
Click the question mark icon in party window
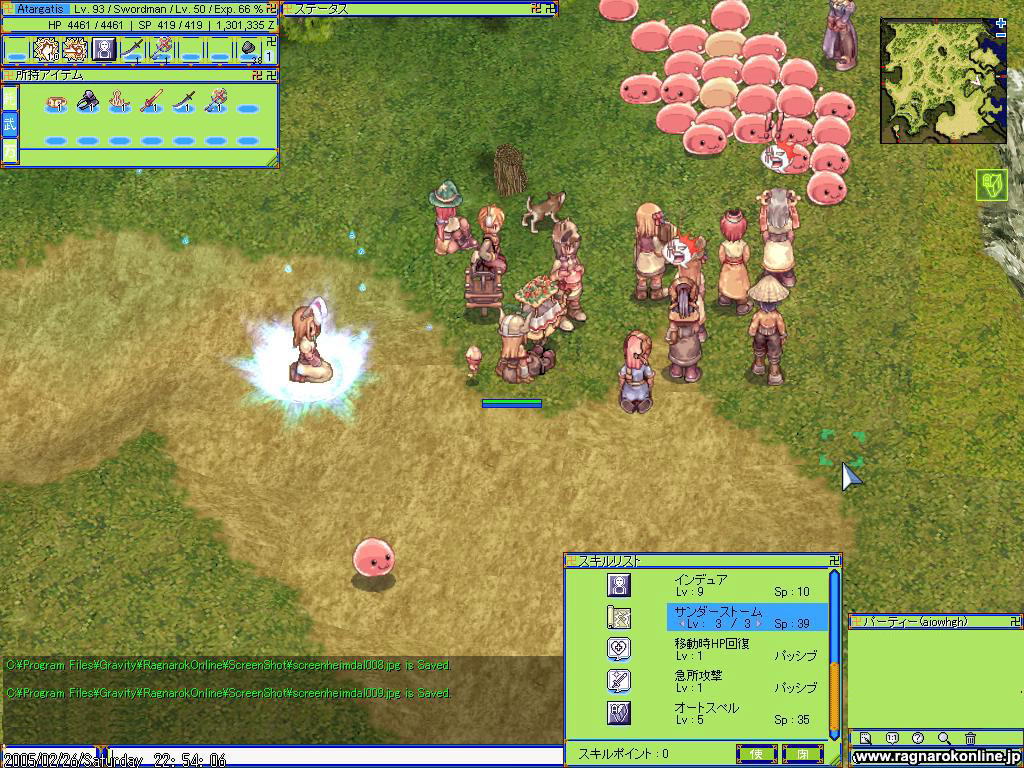tap(918, 739)
